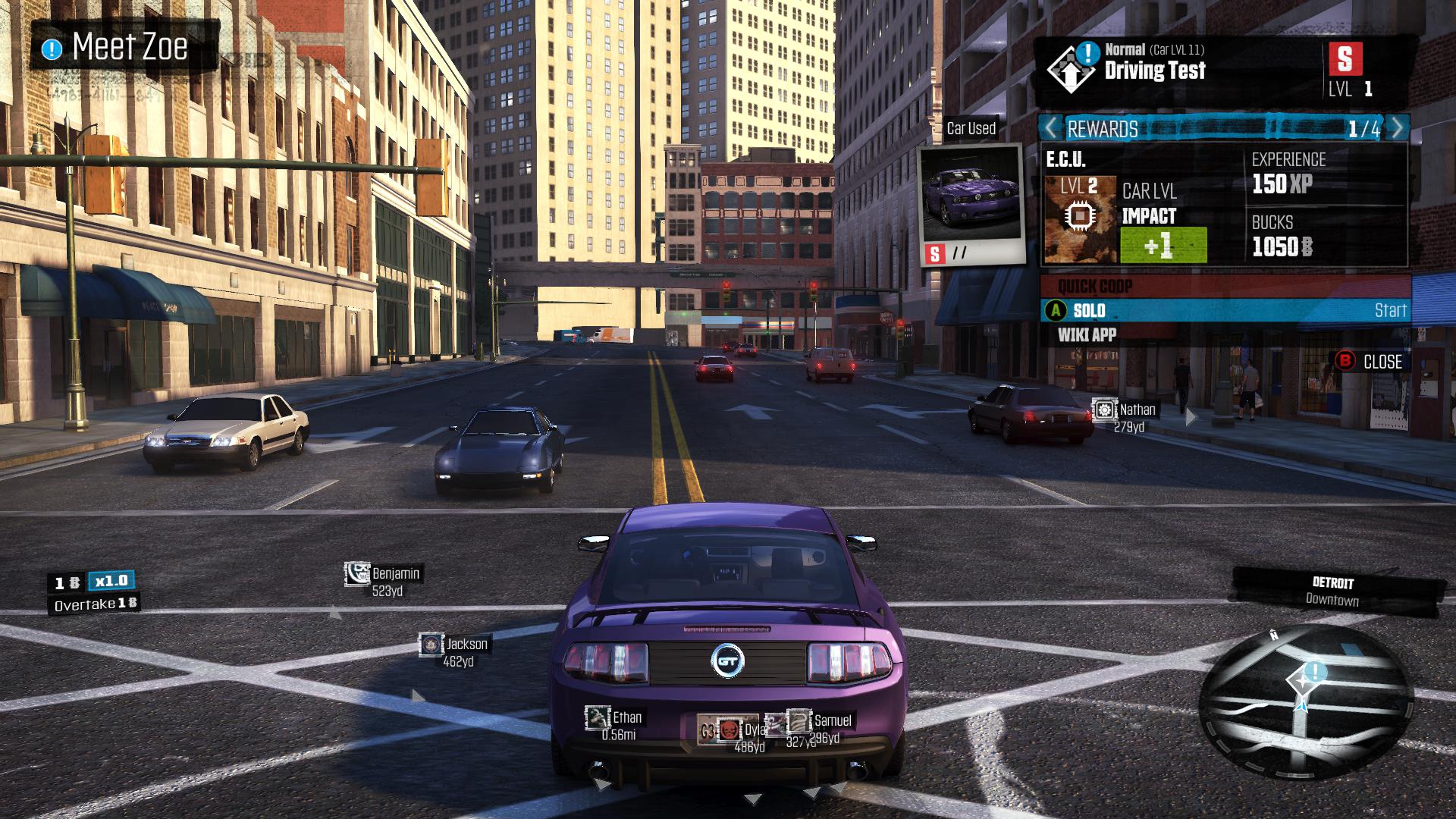Show next rewards page with right arrow

tap(1397, 128)
